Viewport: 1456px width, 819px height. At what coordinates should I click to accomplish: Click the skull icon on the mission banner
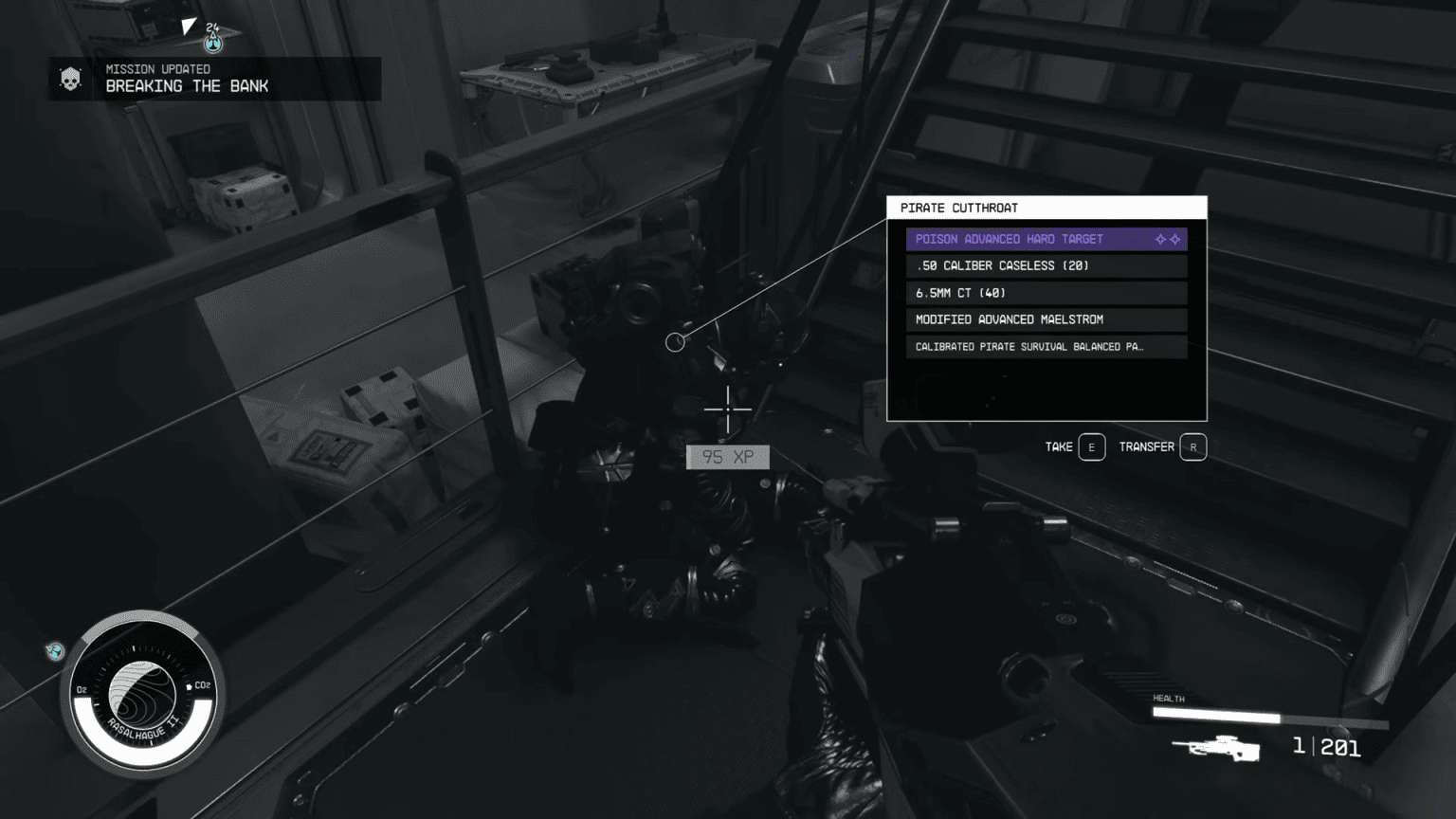click(69, 78)
